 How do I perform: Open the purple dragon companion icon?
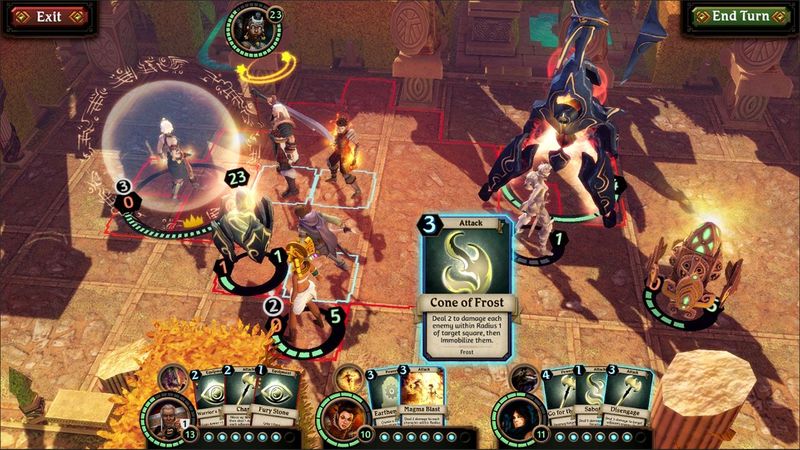174,379
